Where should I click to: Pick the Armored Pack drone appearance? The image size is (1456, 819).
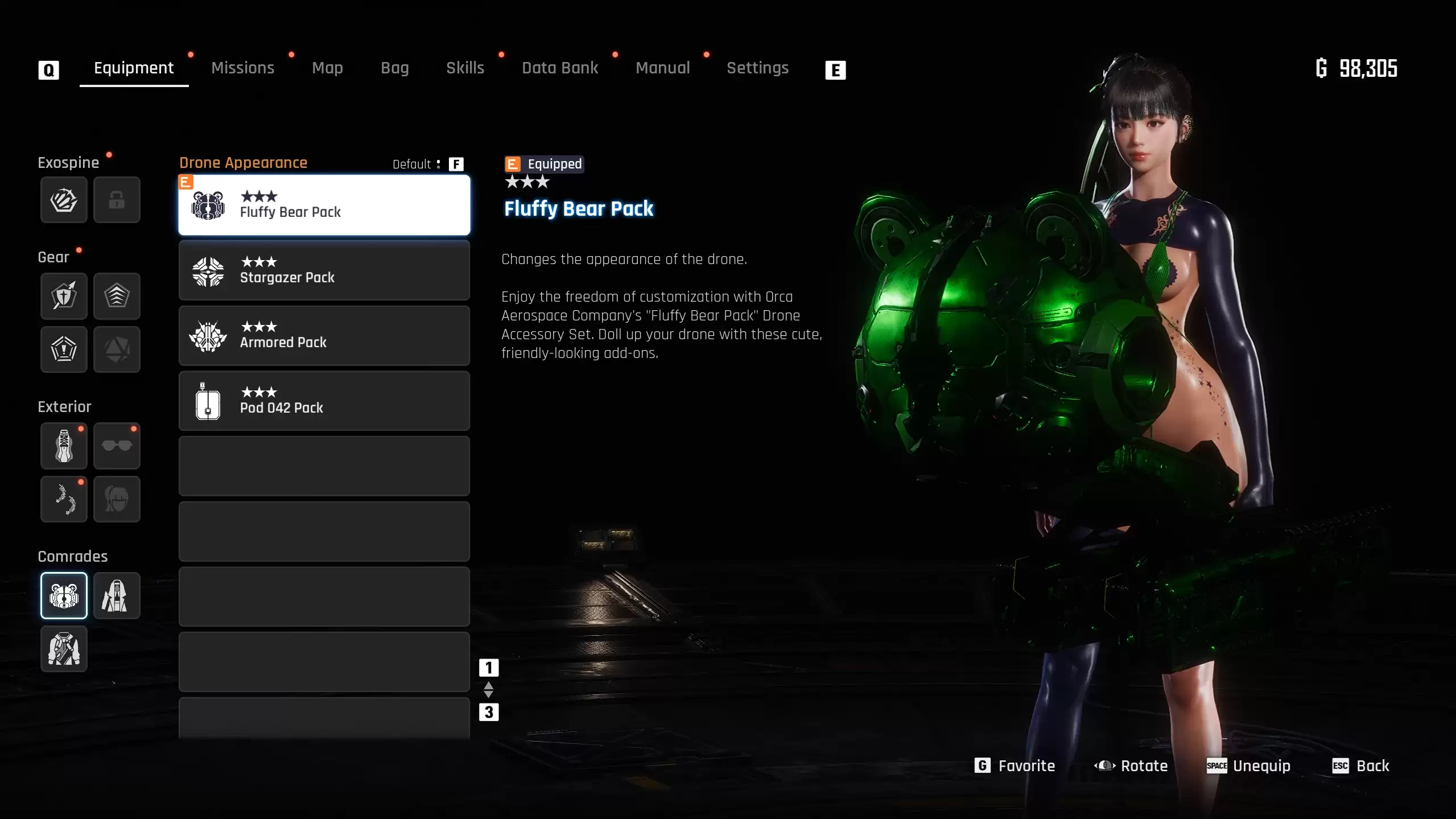[324, 336]
